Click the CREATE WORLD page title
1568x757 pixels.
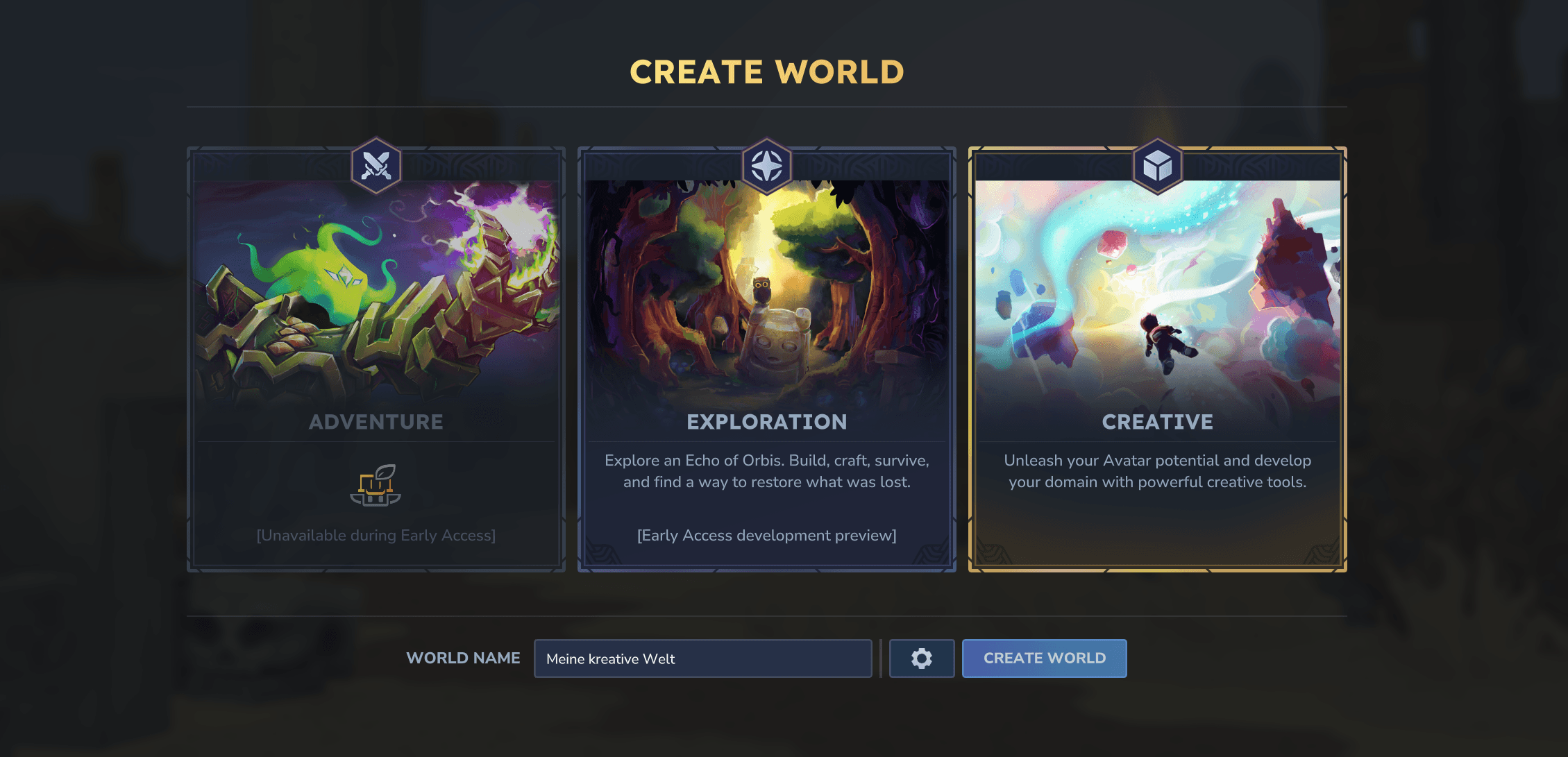[x=766, y=71]
